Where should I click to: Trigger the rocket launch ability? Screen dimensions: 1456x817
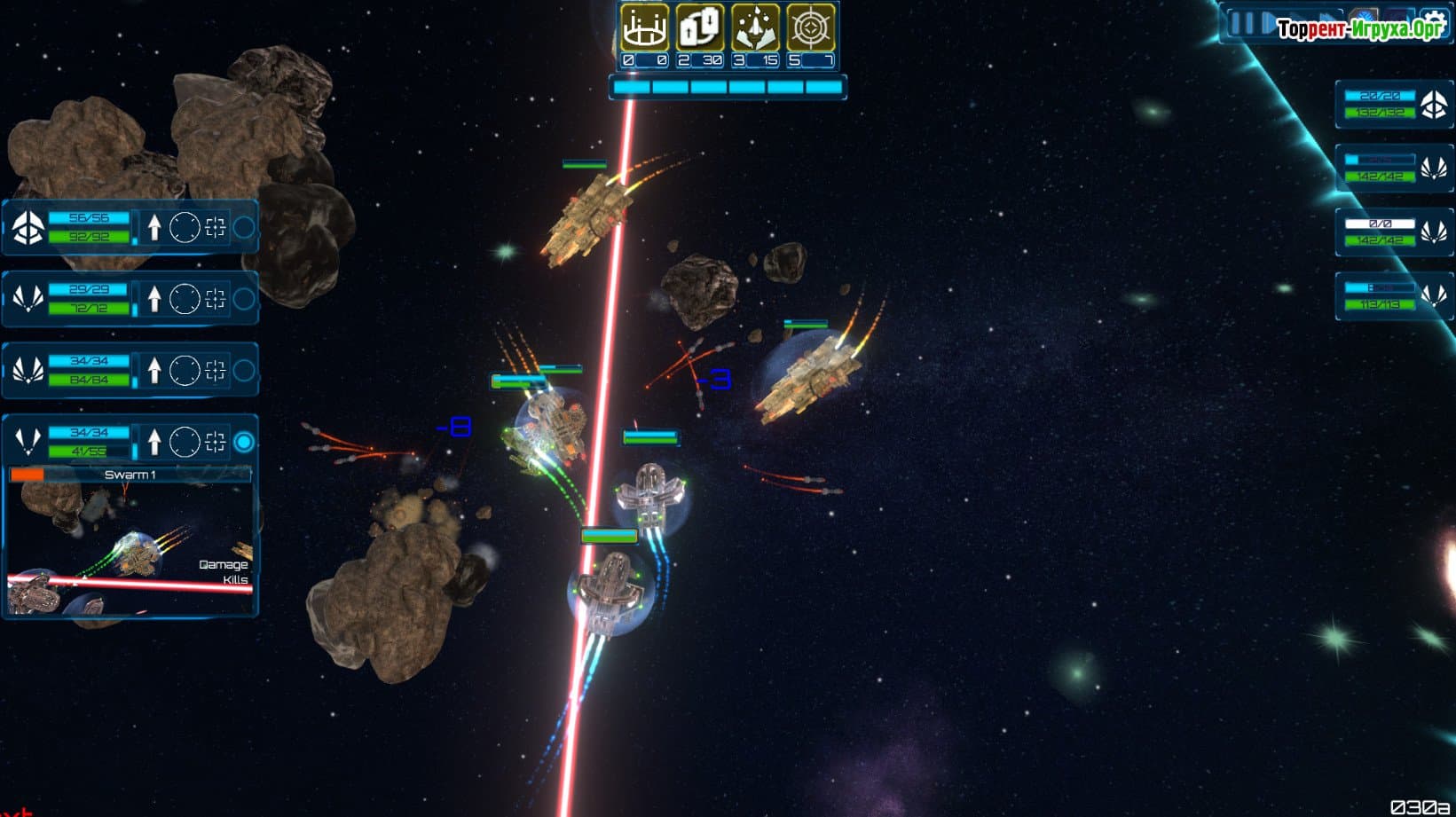click(755, 27)
